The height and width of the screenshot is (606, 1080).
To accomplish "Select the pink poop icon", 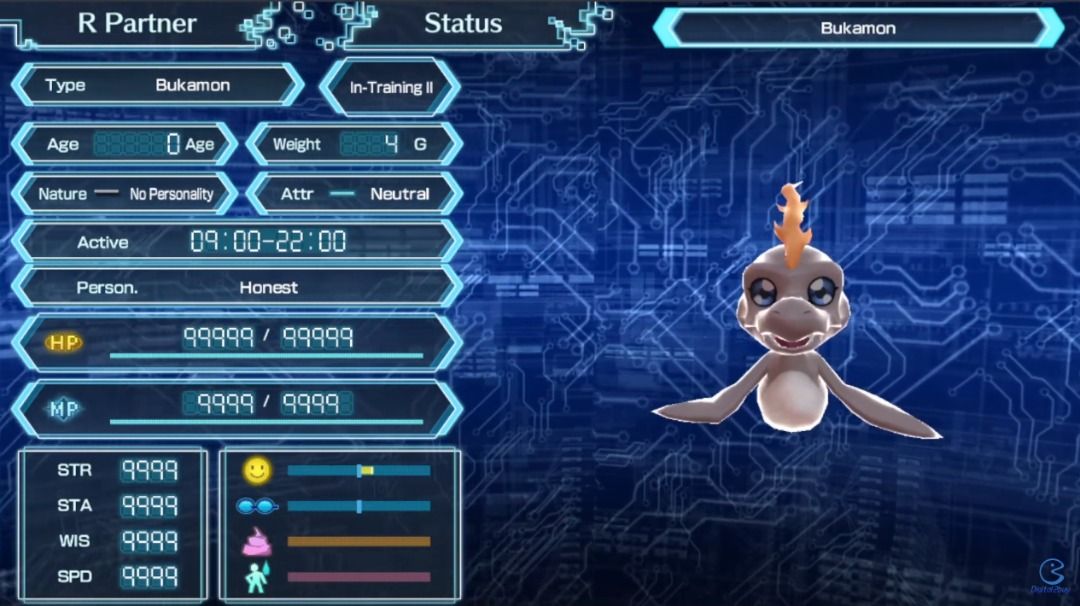I will point(257,542).
